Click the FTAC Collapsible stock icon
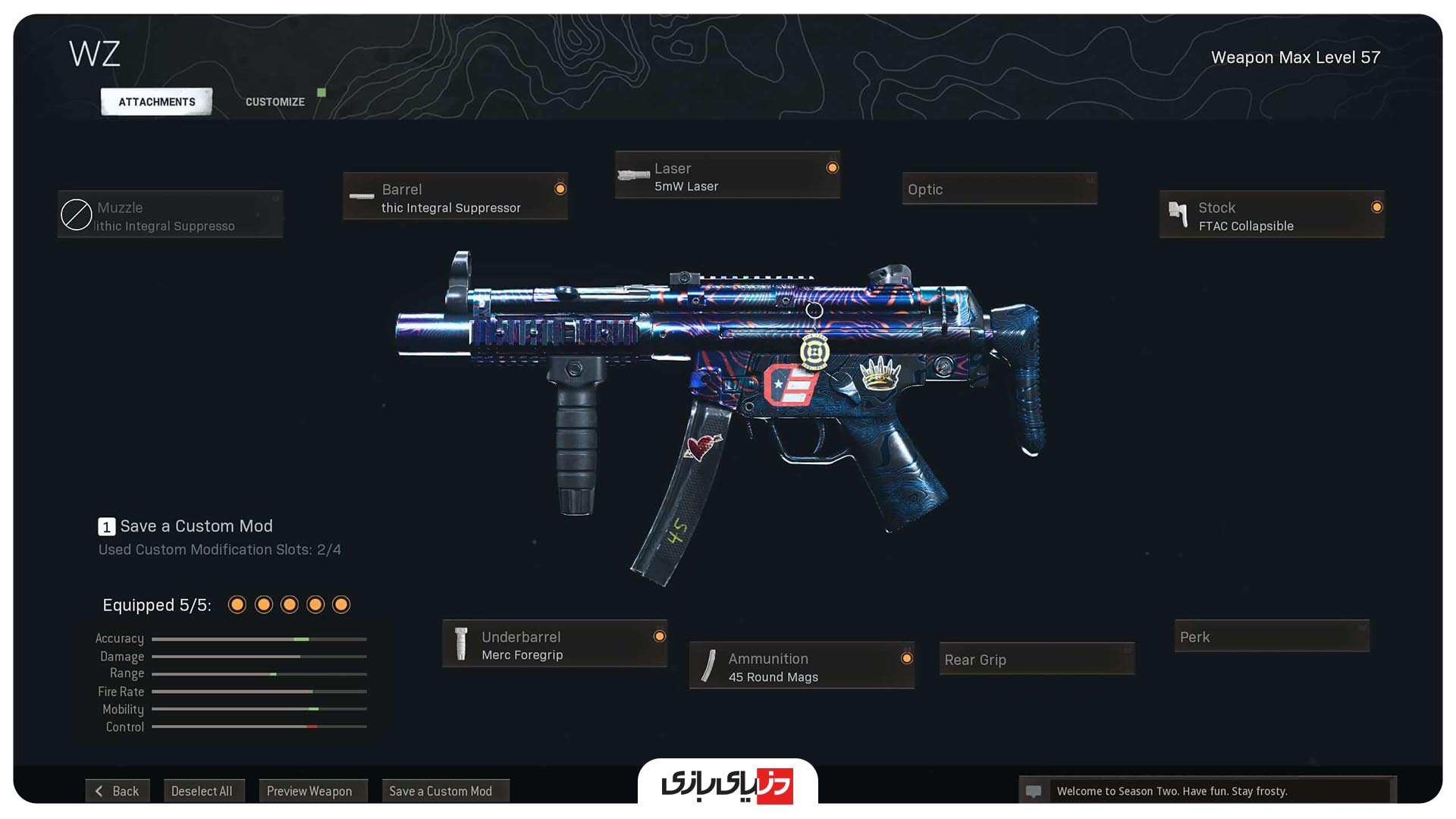Image resolution: width=1456 pixels, height=819 pixels. tap(1179, 215)
